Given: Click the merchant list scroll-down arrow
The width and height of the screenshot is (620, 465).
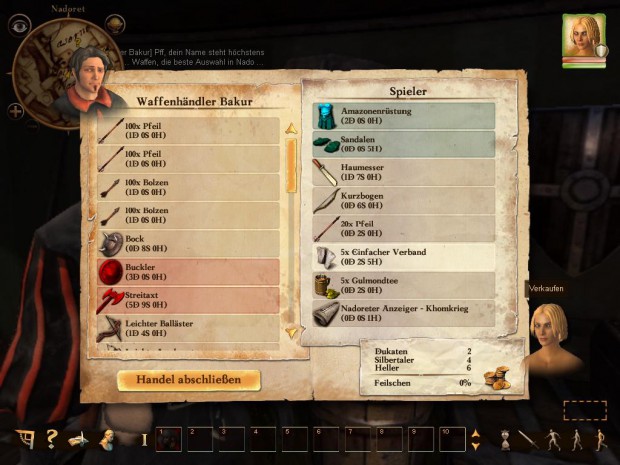Looking at the screenshot, I should pos(292,332).
